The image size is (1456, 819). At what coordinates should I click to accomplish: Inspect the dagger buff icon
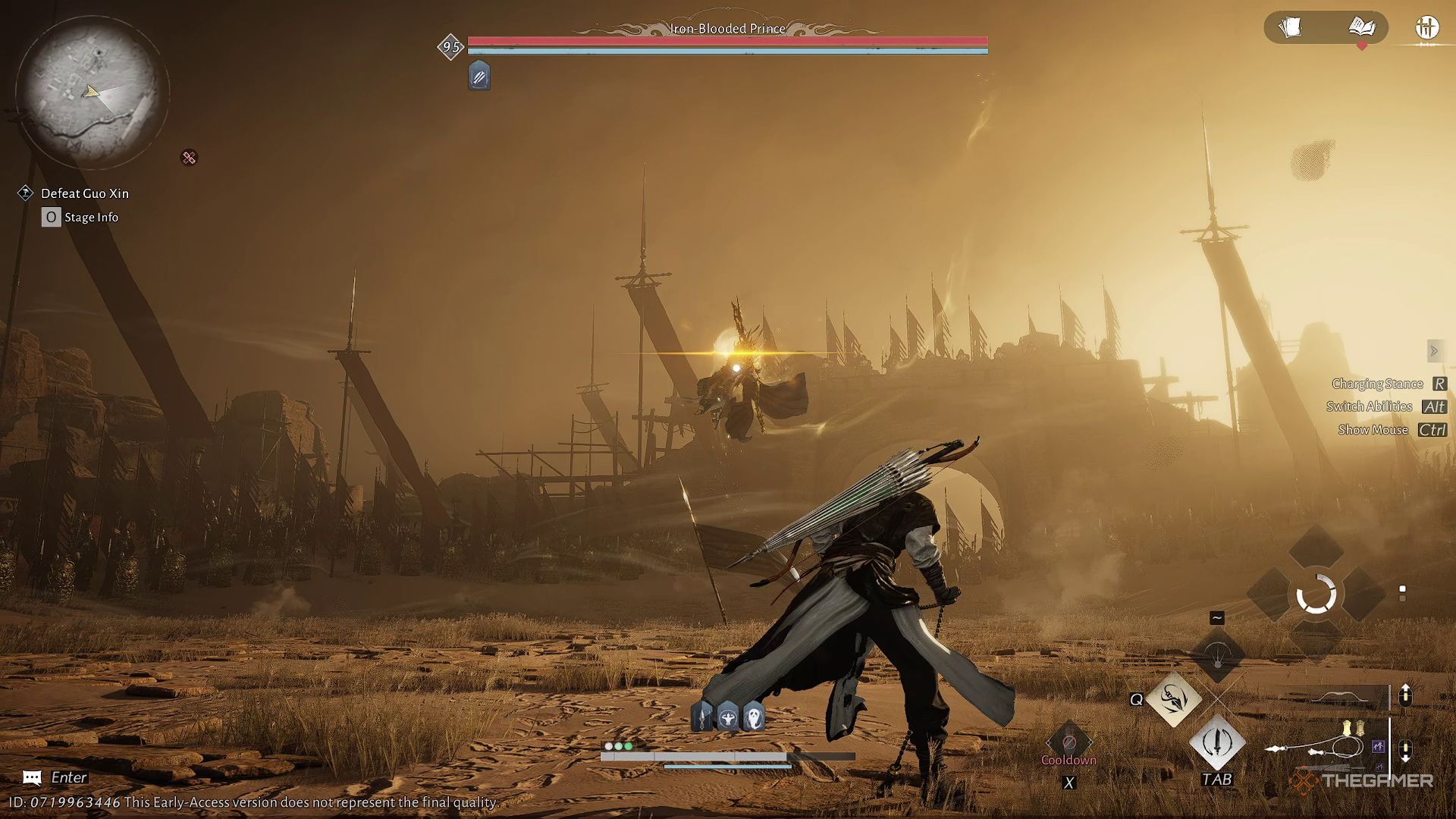tap(703, 717)
